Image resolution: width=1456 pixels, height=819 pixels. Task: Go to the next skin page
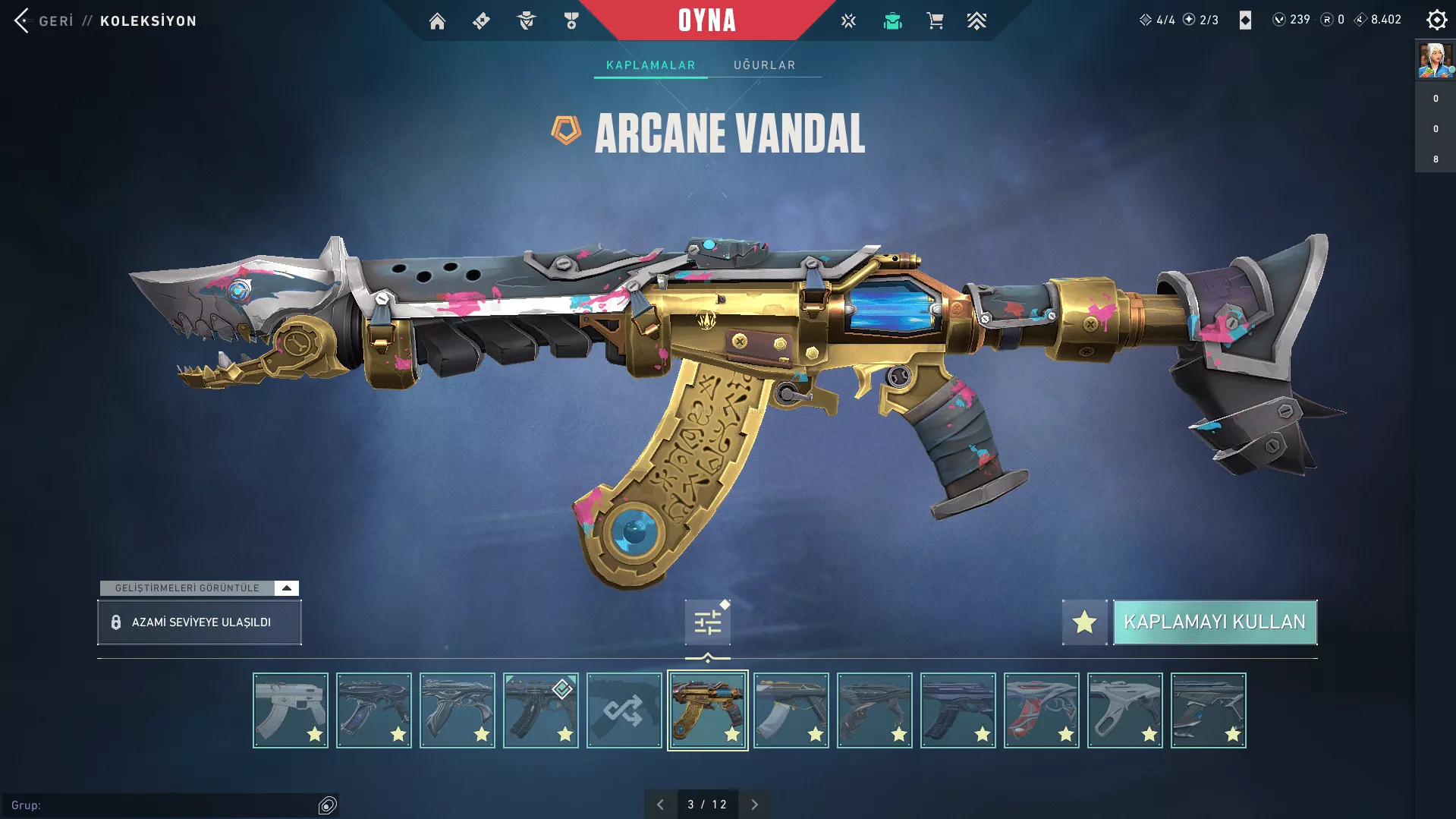(754, 805)
